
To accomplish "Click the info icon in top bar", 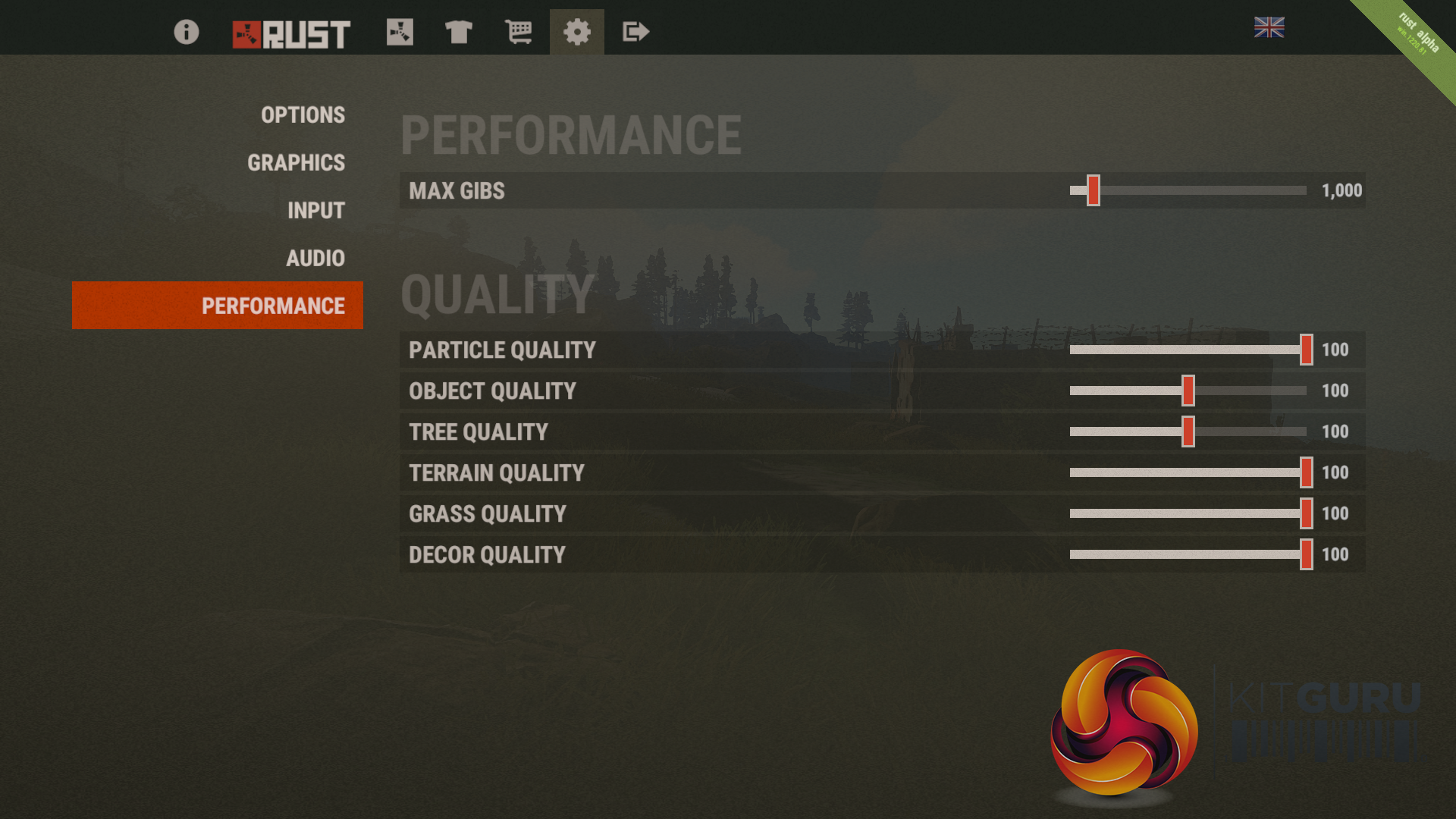I will pos(186,32).
